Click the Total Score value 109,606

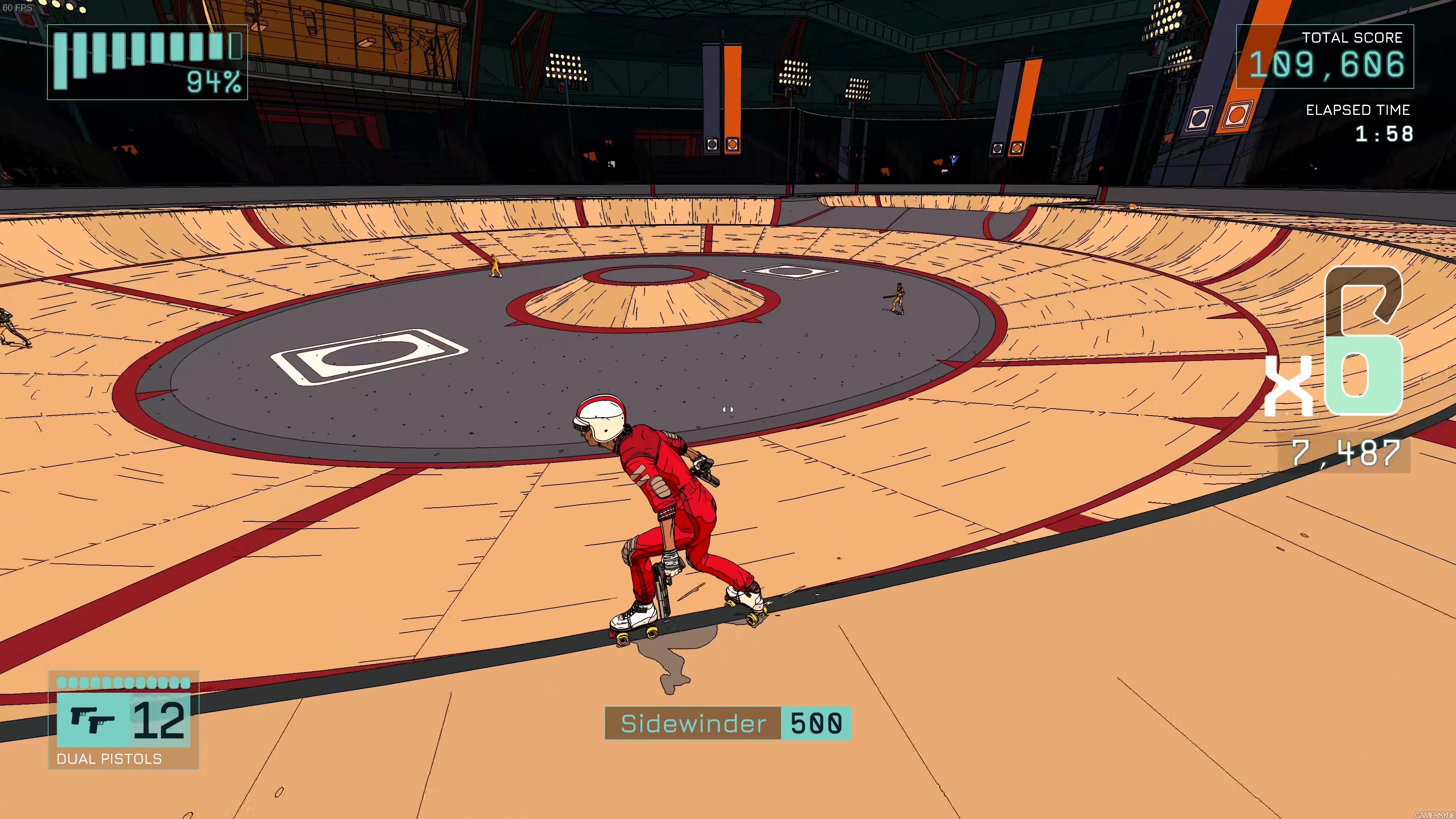pos(1327,65)
